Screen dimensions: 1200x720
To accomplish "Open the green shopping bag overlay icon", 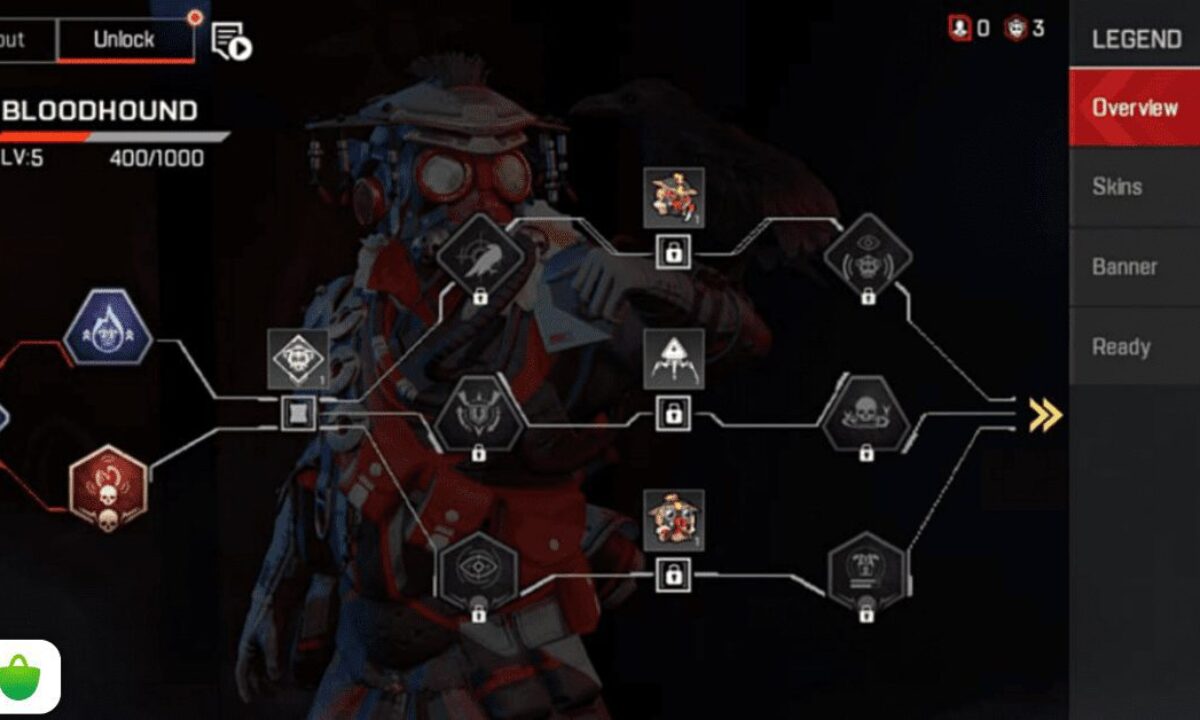I will click(29, 677).
